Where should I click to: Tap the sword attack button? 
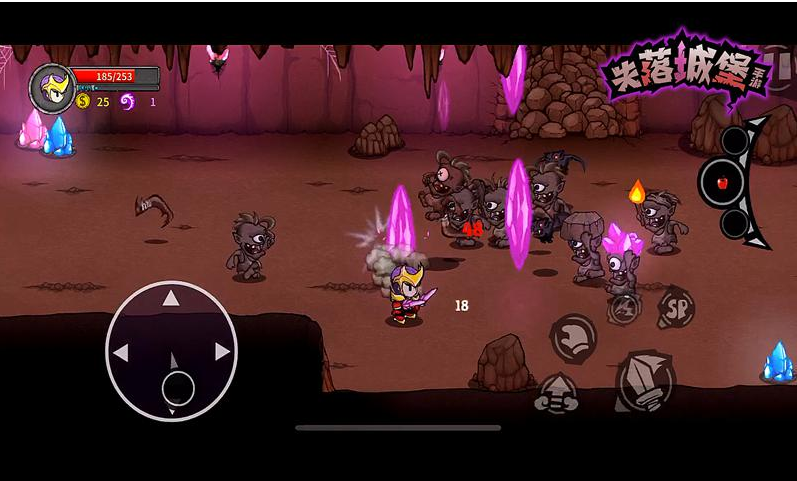645,382
